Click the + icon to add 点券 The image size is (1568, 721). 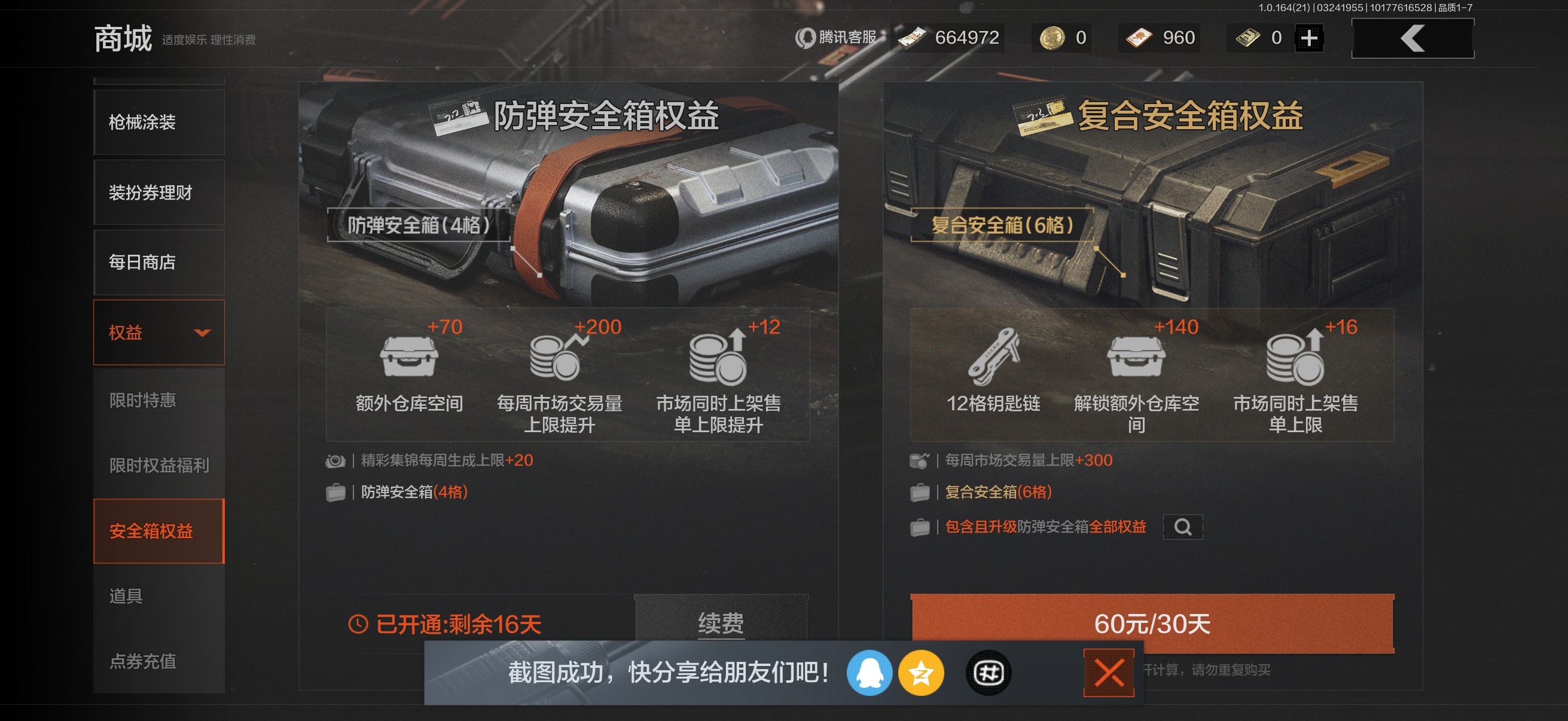(1307, 37)
